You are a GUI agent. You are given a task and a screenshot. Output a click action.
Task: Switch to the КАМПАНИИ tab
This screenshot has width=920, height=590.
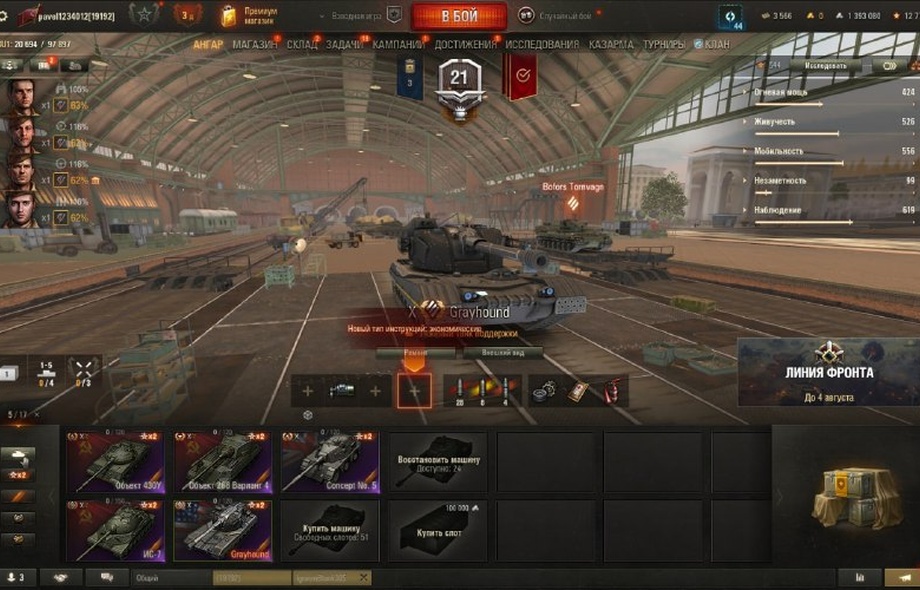(398, 45)
